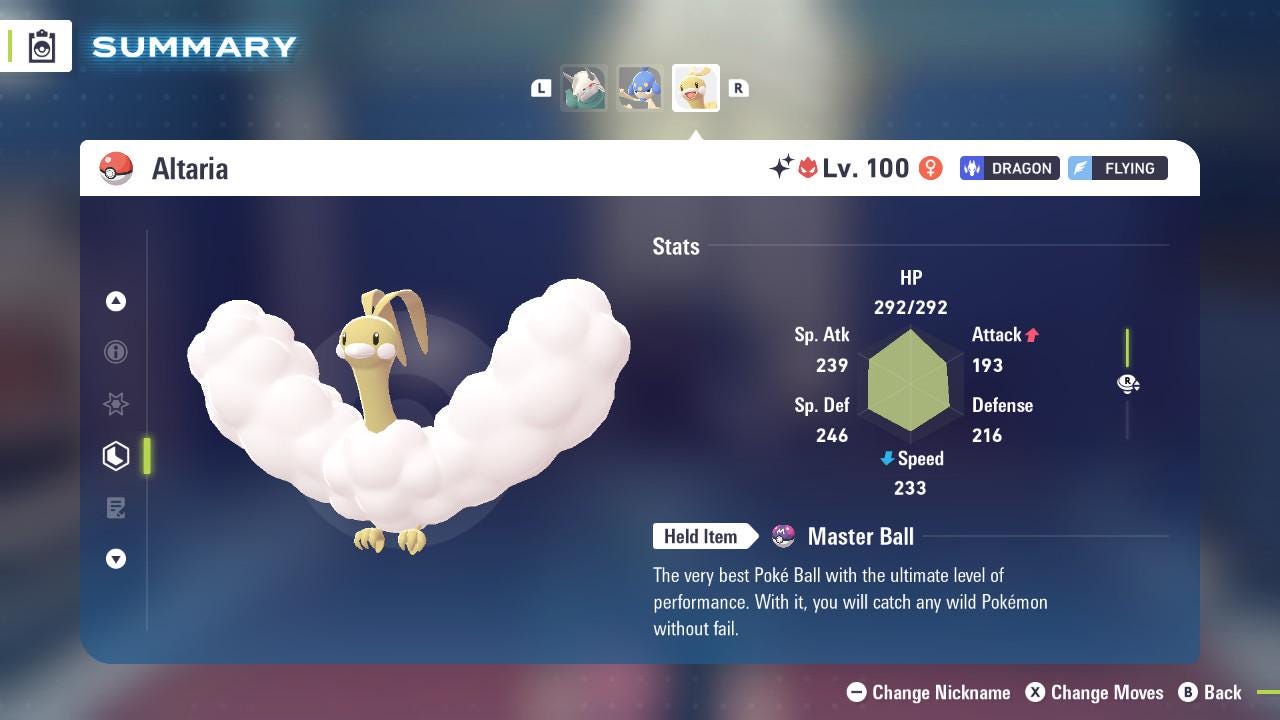Viewport: 1280px width, 720px height.
Task: Click the right-side scrollbar with the R-stick icon
Action: click(x=1128, y=384)
